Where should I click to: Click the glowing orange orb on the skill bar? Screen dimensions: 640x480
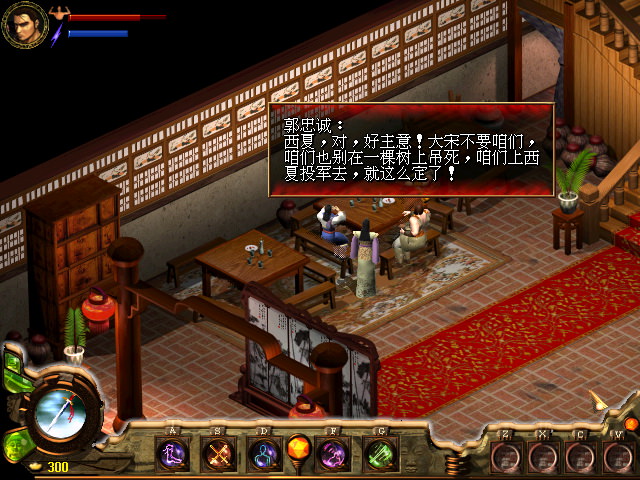tap(298, 448)
